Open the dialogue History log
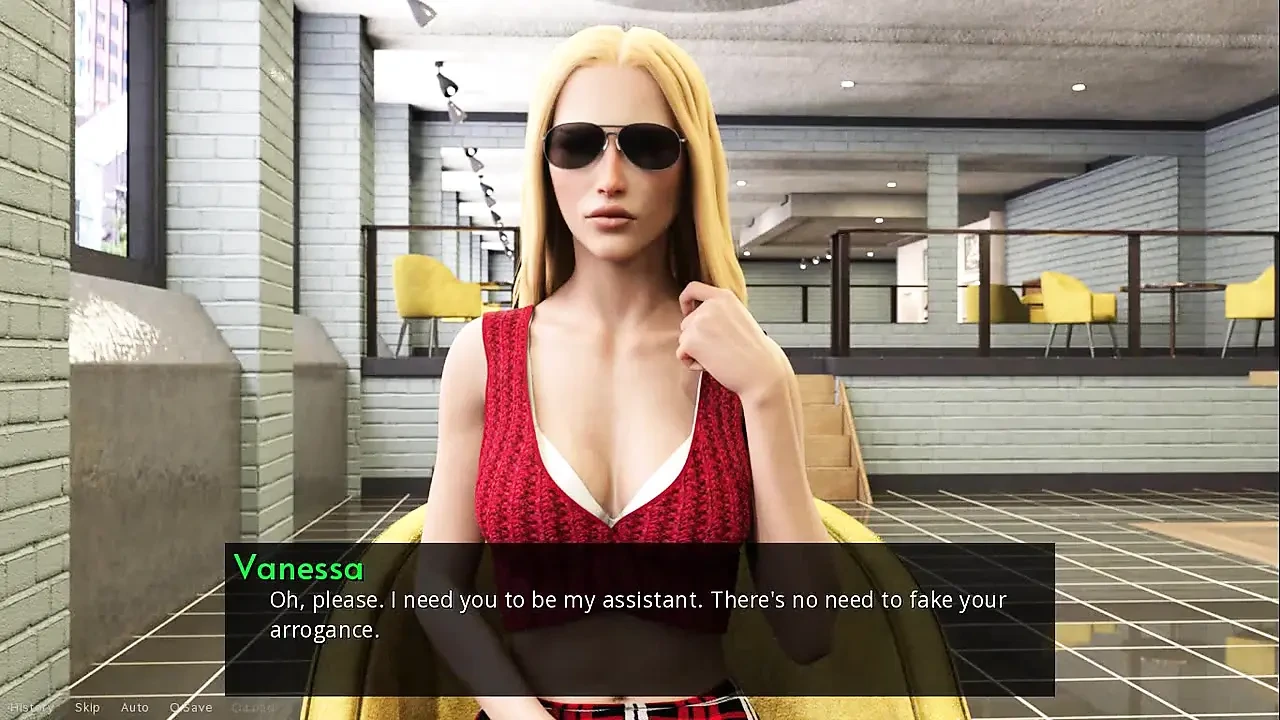 [31, 708]
